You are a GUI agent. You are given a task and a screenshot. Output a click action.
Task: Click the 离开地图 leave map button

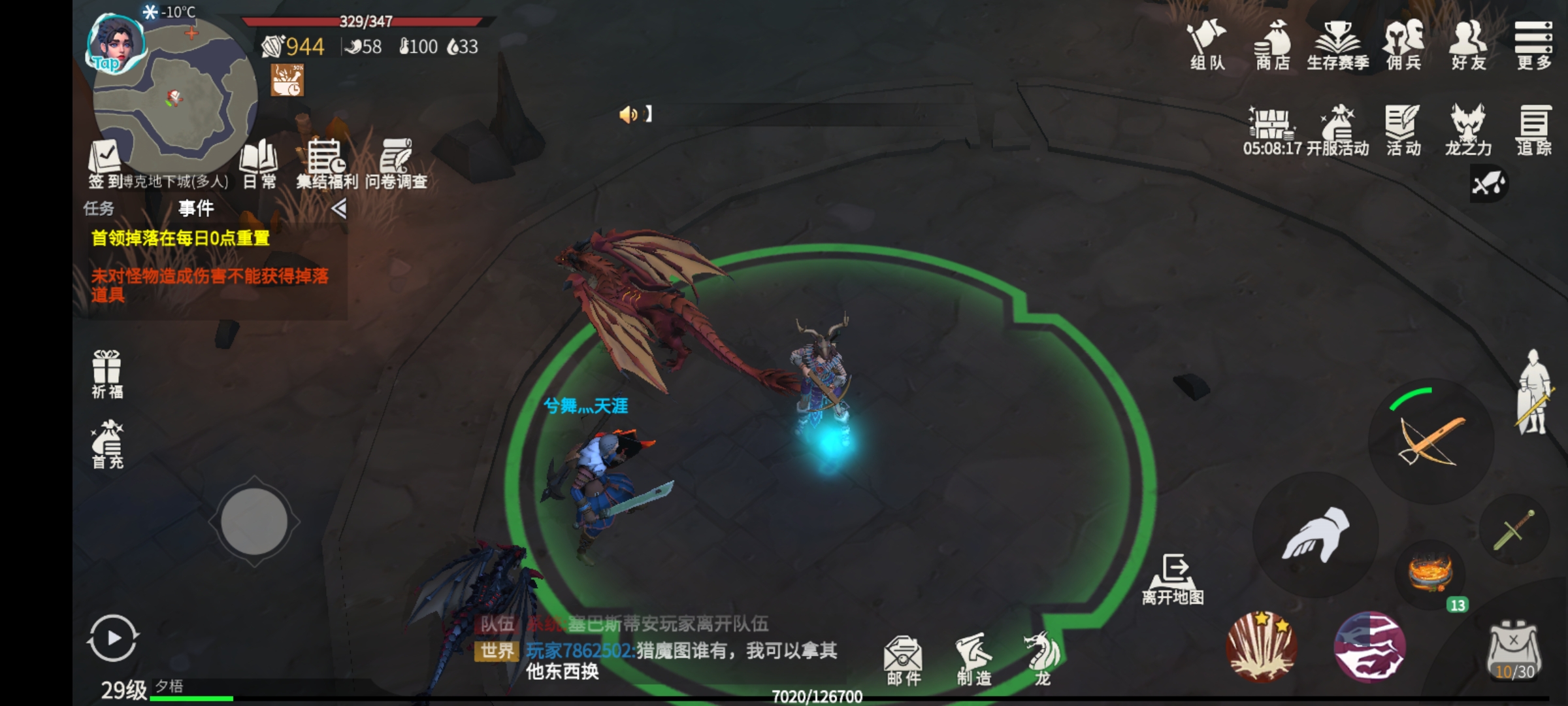point(1173,579)
